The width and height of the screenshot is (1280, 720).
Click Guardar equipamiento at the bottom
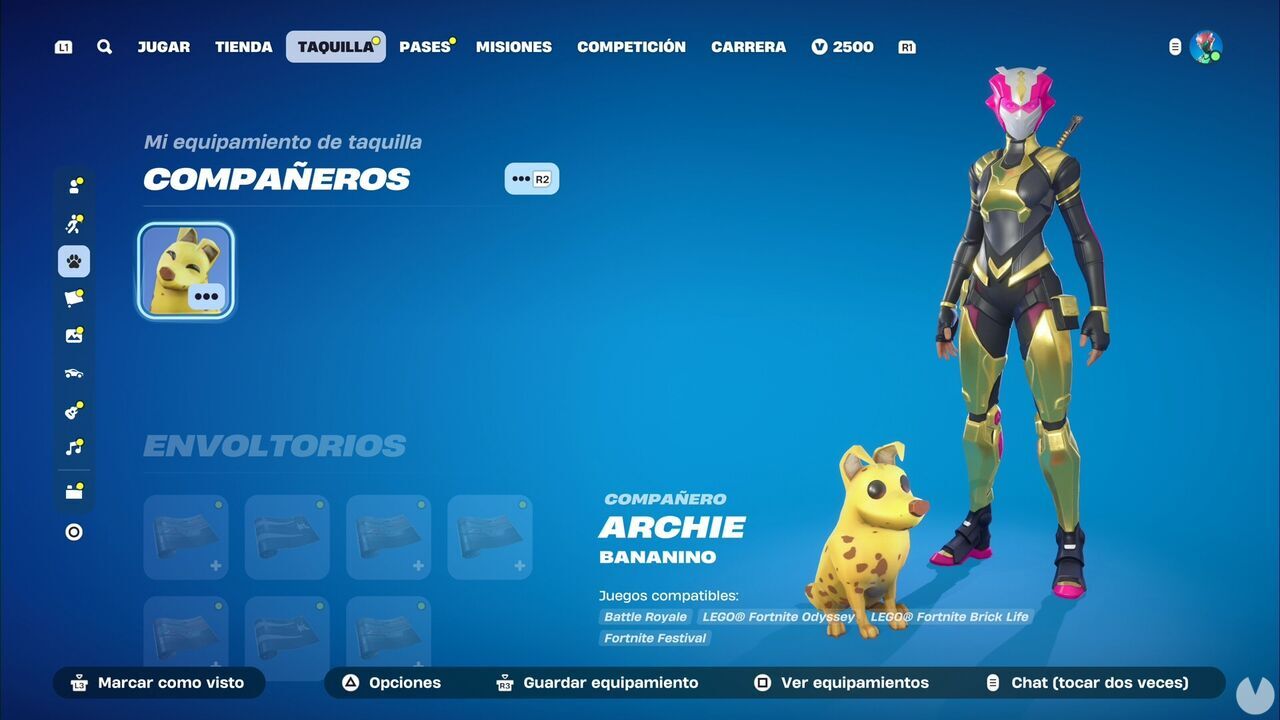597,683
